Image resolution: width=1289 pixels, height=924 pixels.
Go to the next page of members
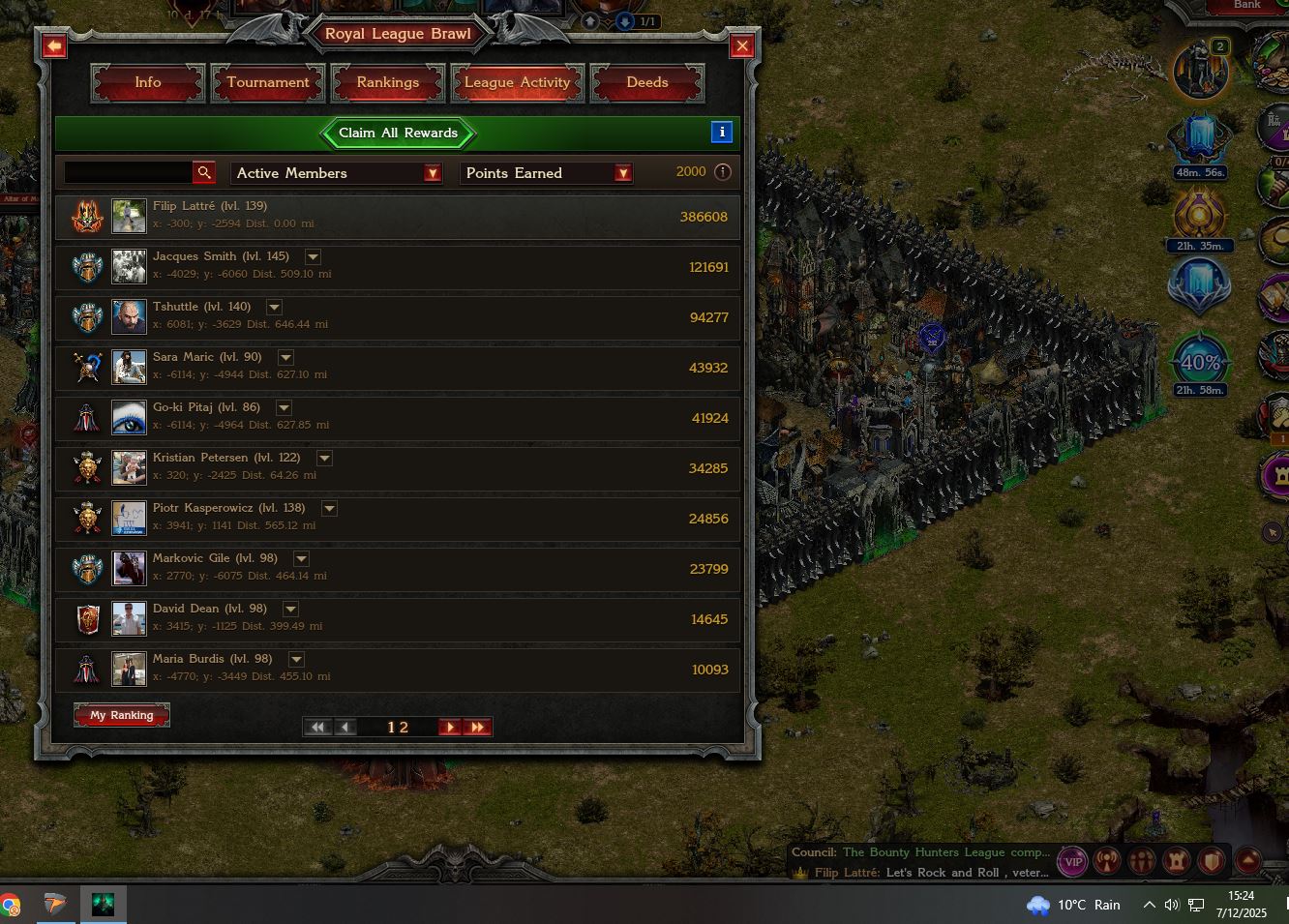(x=449, y=728)
